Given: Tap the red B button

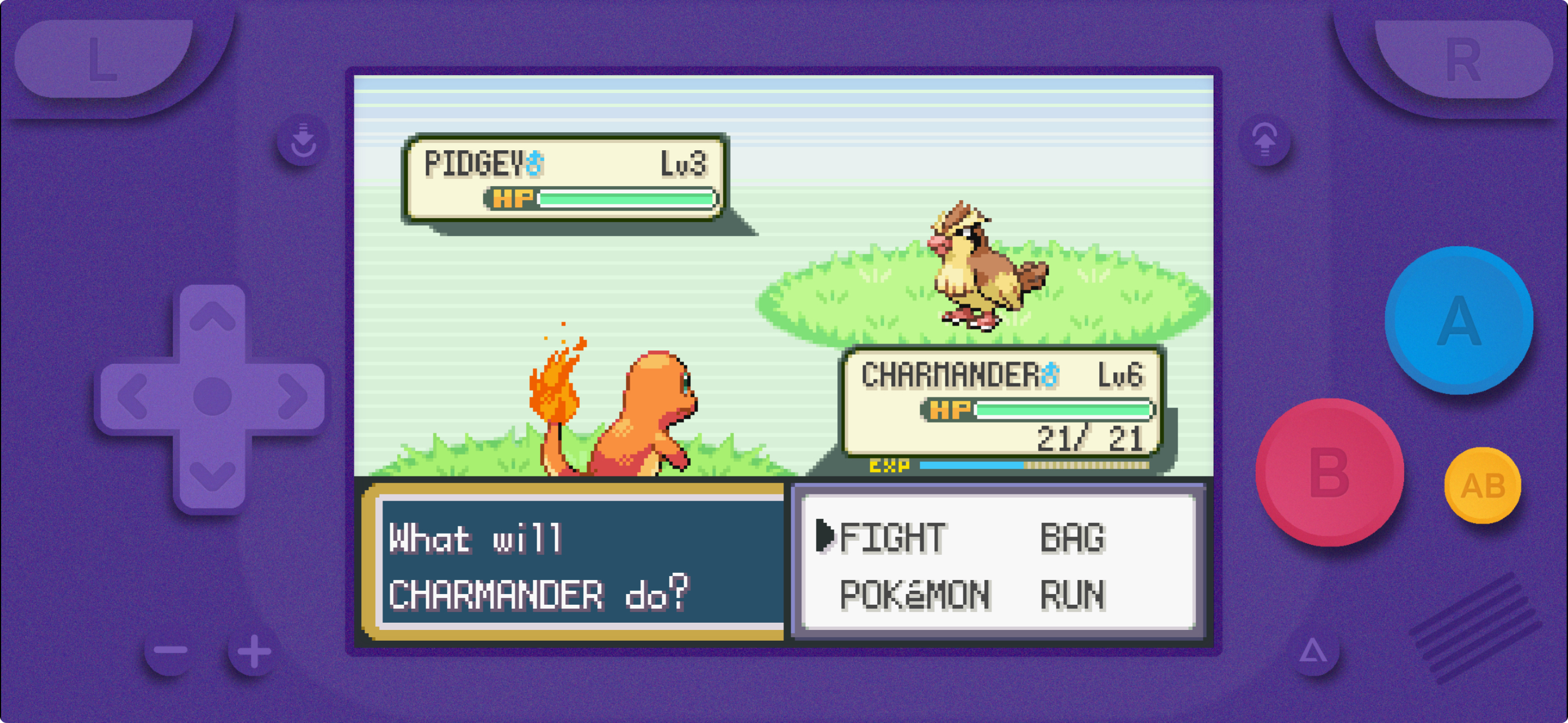Looking at the screenshot, I should (x=1330, y=473).
